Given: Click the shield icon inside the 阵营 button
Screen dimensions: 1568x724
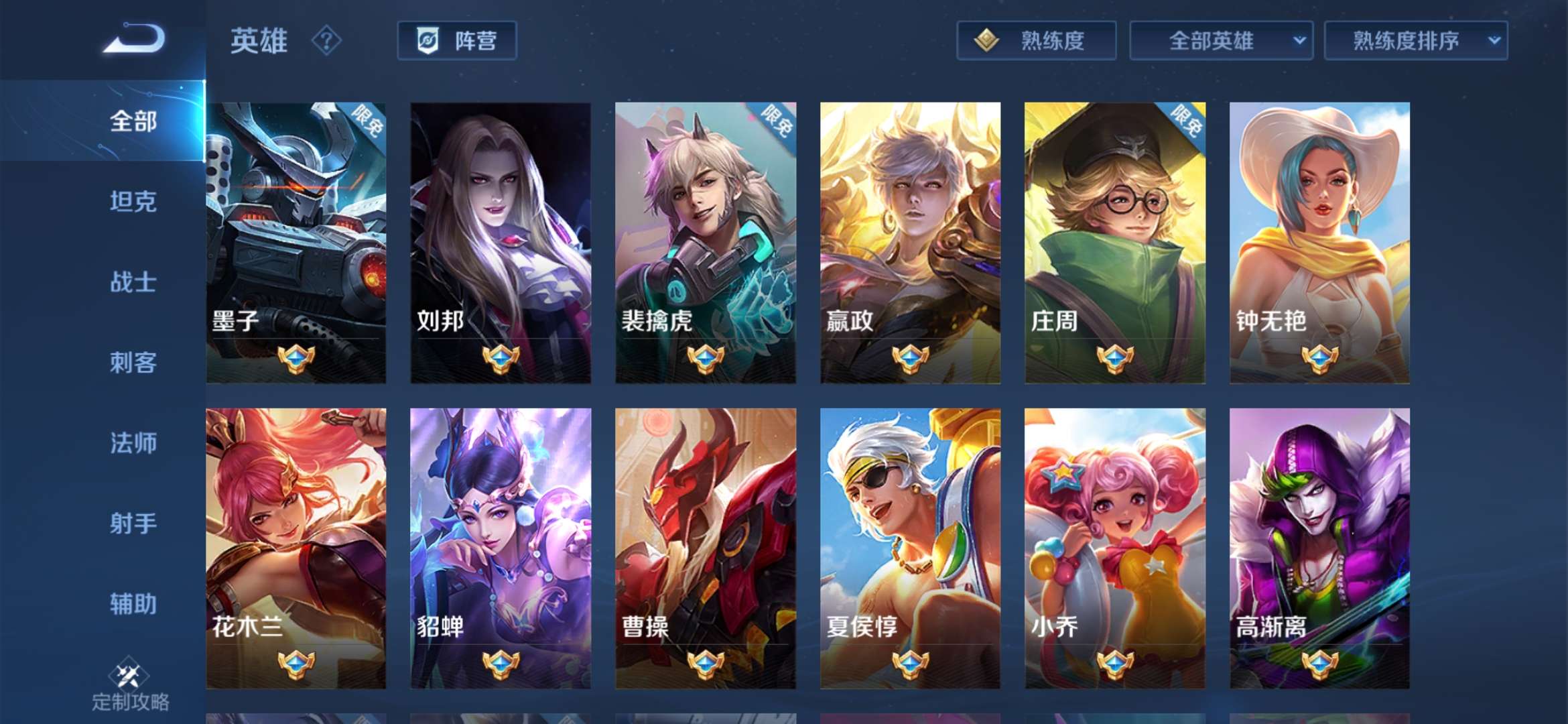Looking at the screenshot, I should 430,40.
